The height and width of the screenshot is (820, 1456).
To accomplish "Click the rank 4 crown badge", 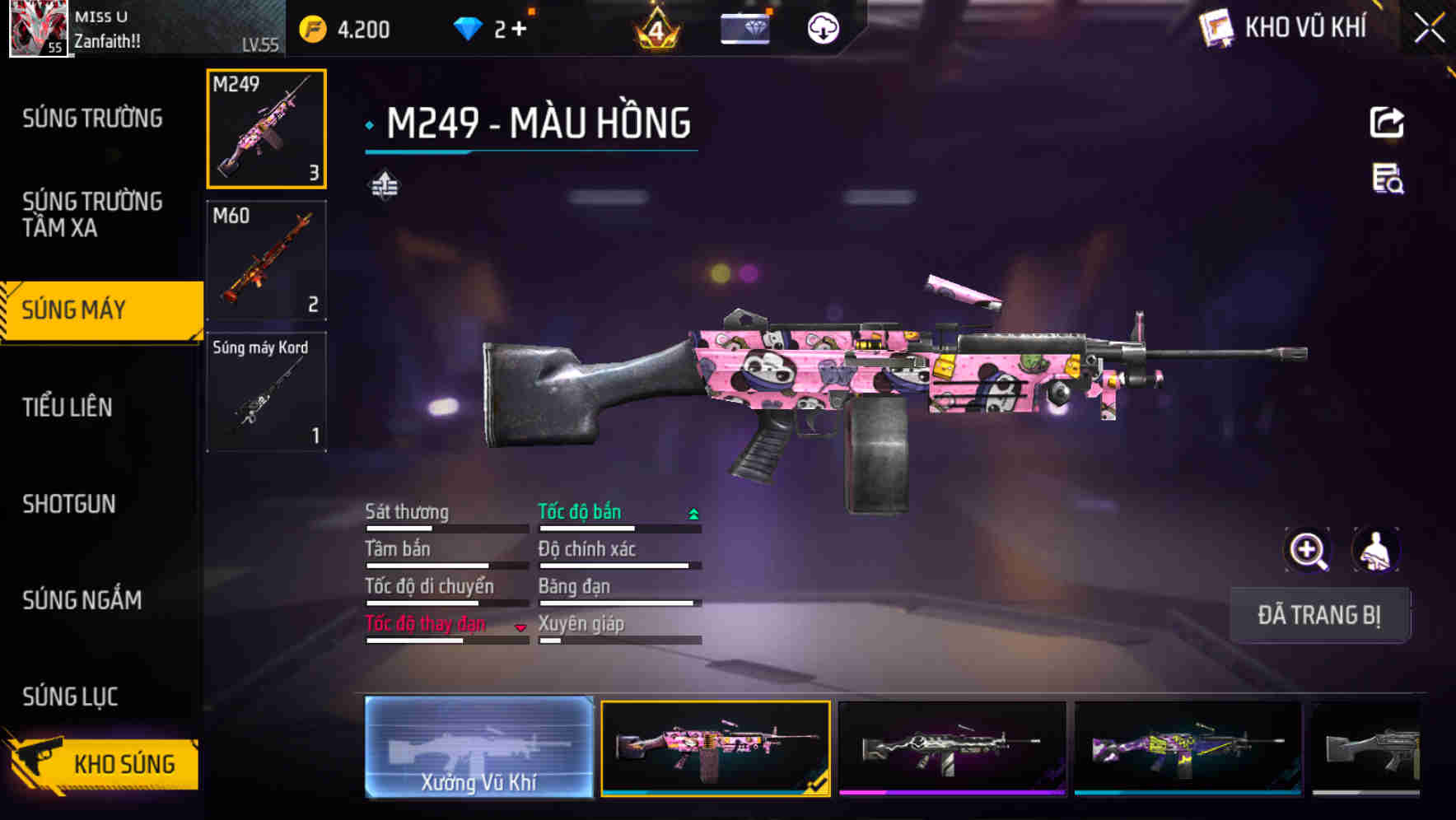I will pos(655,29).
